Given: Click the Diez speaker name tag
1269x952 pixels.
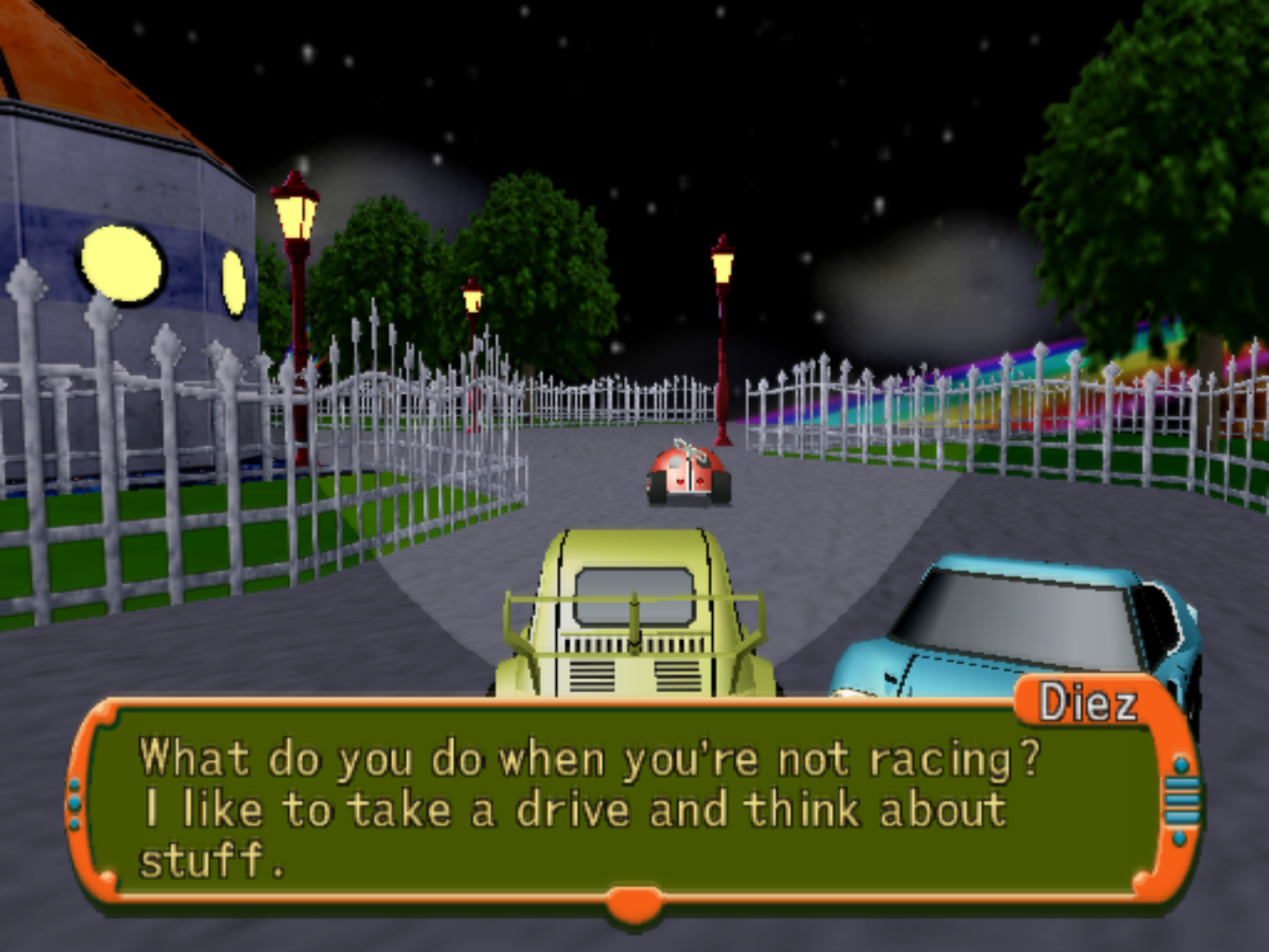Looking at the screenshot, I should (x=1087, y=703).
